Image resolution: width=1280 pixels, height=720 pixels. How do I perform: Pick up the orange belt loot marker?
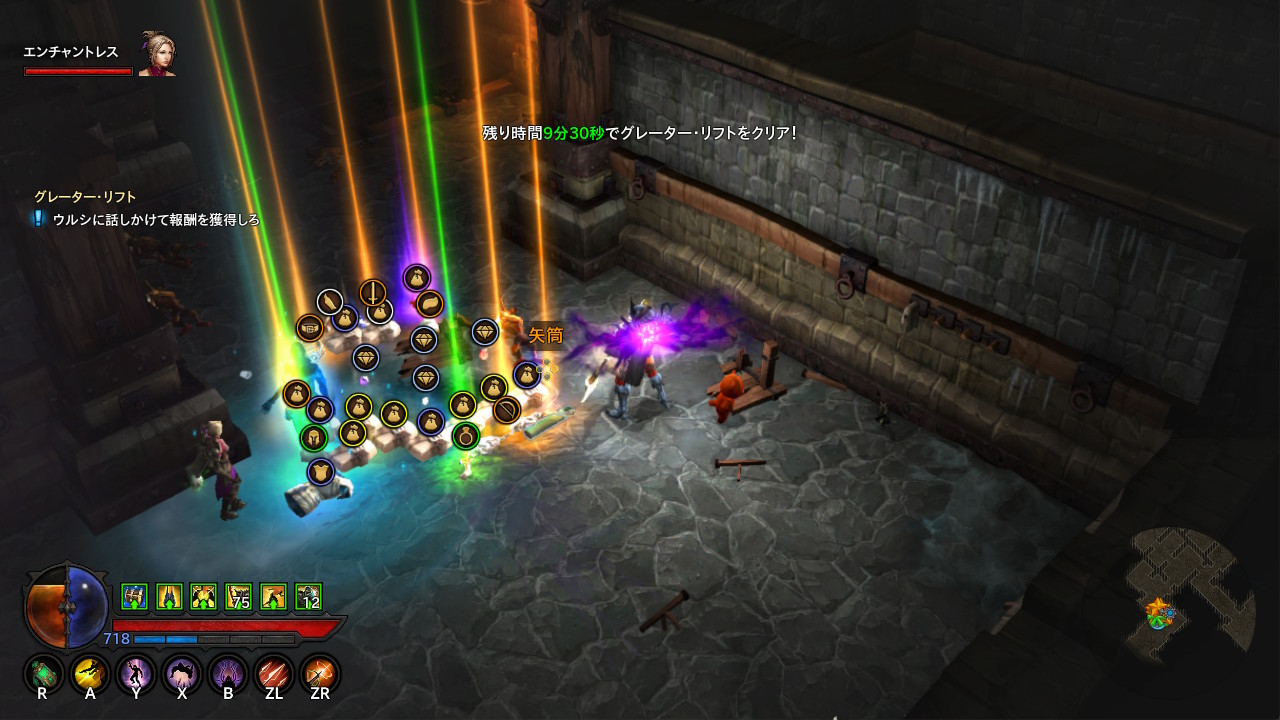310,328
